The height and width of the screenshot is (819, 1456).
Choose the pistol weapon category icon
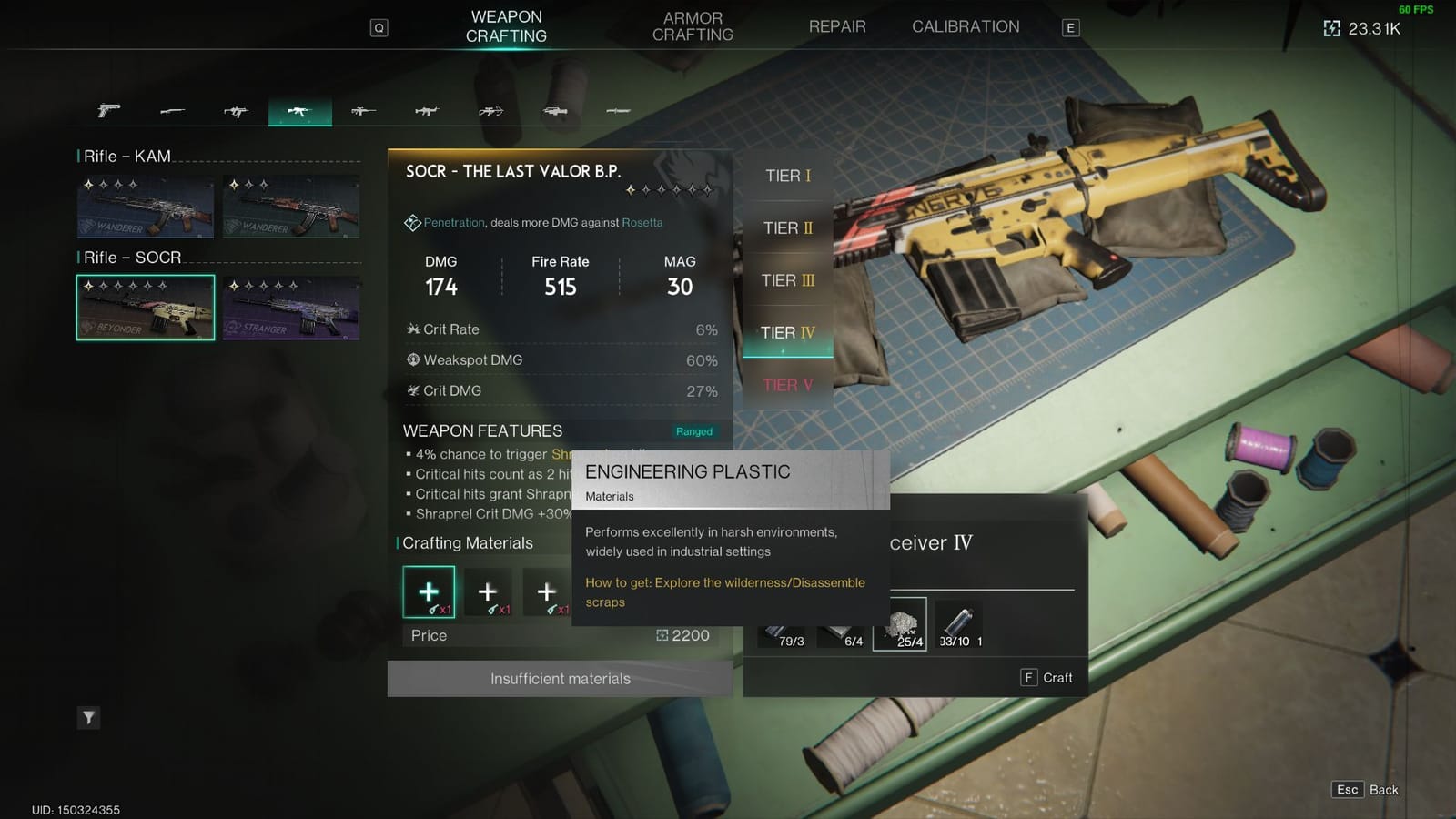pos(108,111)
